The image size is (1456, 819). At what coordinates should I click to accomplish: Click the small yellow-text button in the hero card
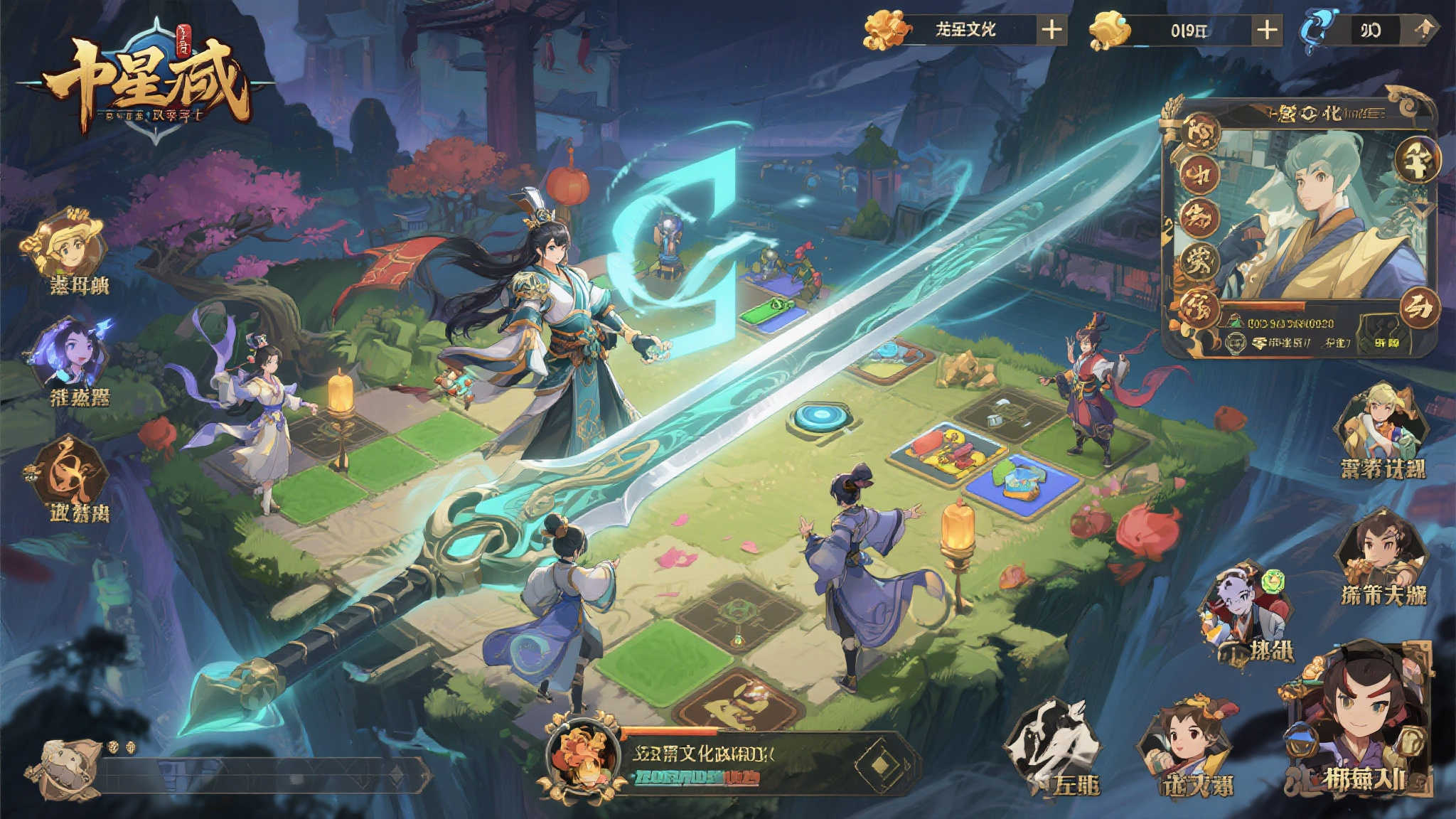coord(1386,343)
